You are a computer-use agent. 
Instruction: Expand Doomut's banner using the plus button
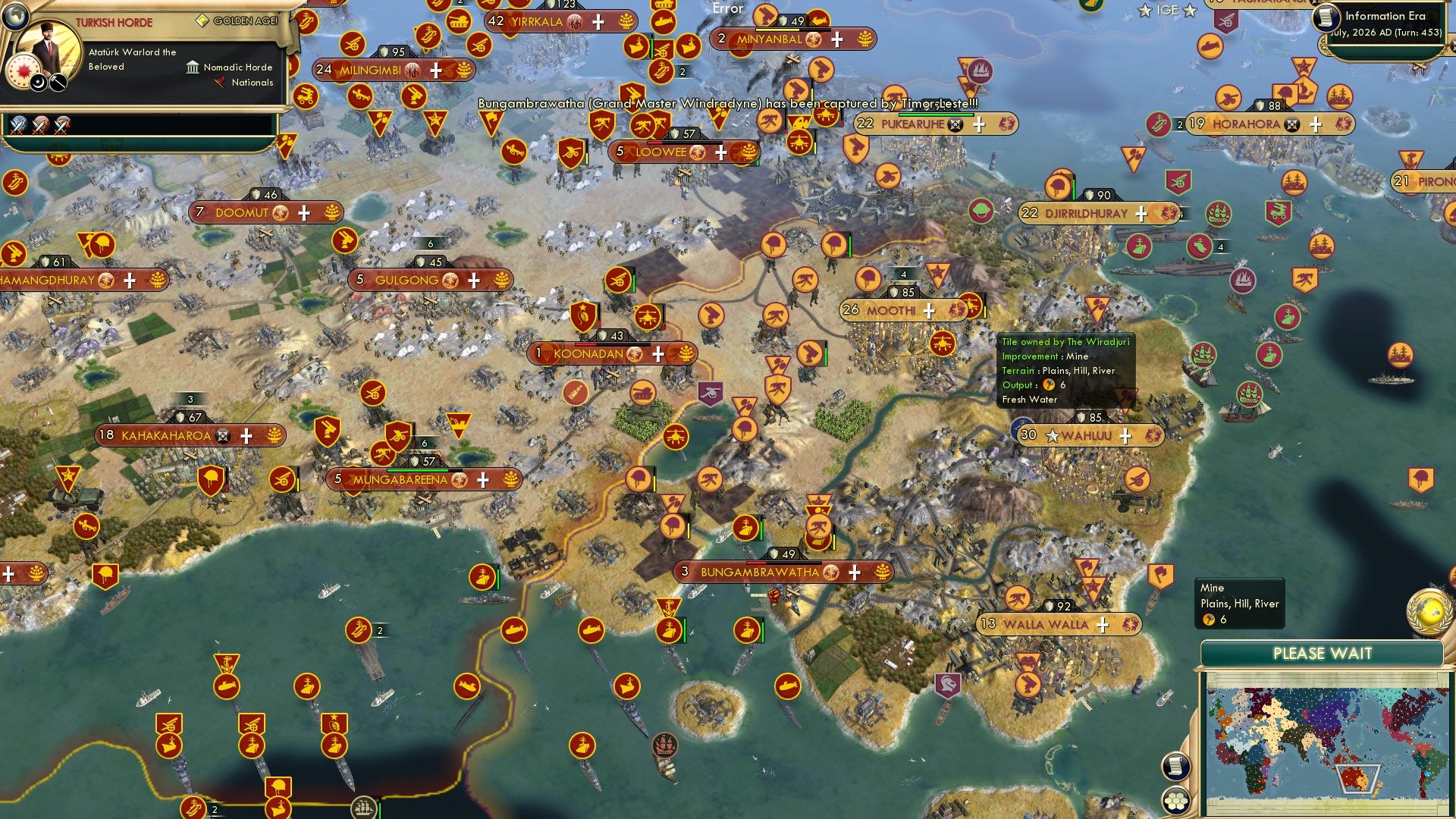(303, 213)
